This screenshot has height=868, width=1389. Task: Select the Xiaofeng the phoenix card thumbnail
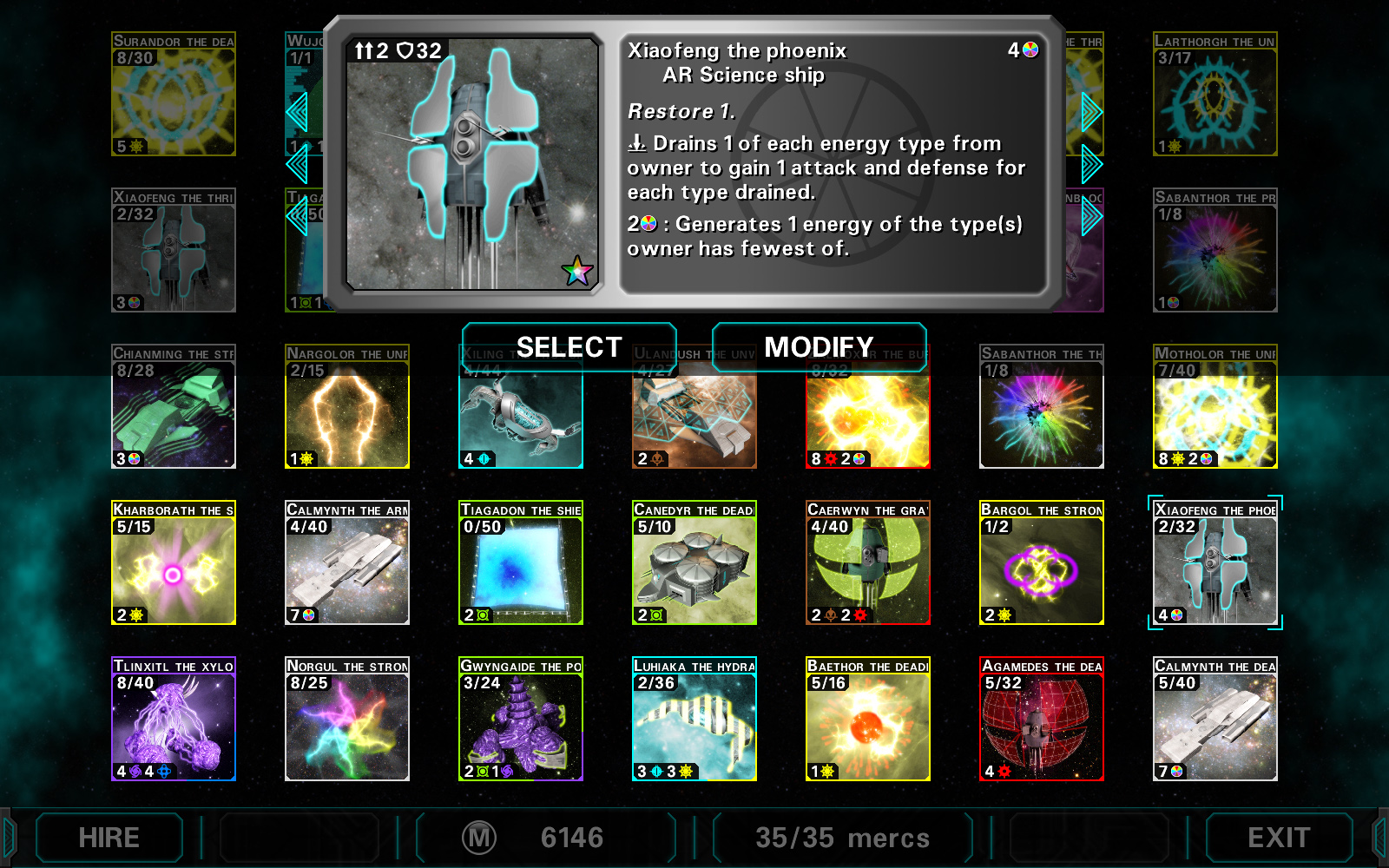[1215, 562]
